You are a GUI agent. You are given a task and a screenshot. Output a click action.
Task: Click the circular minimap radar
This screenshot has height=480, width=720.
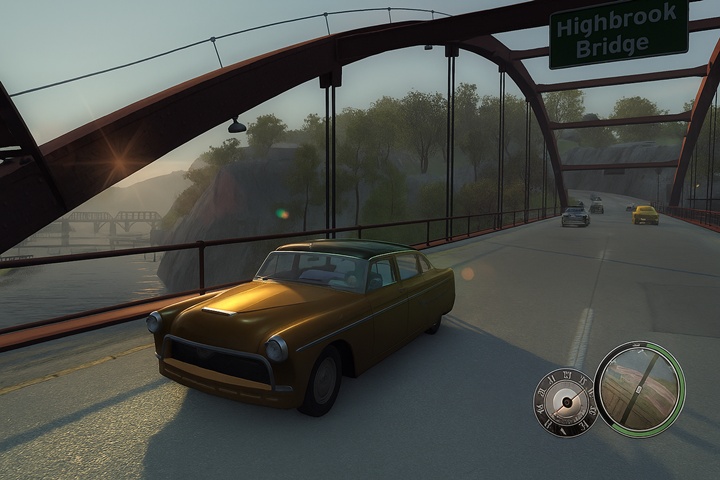[x=639, y=389]
